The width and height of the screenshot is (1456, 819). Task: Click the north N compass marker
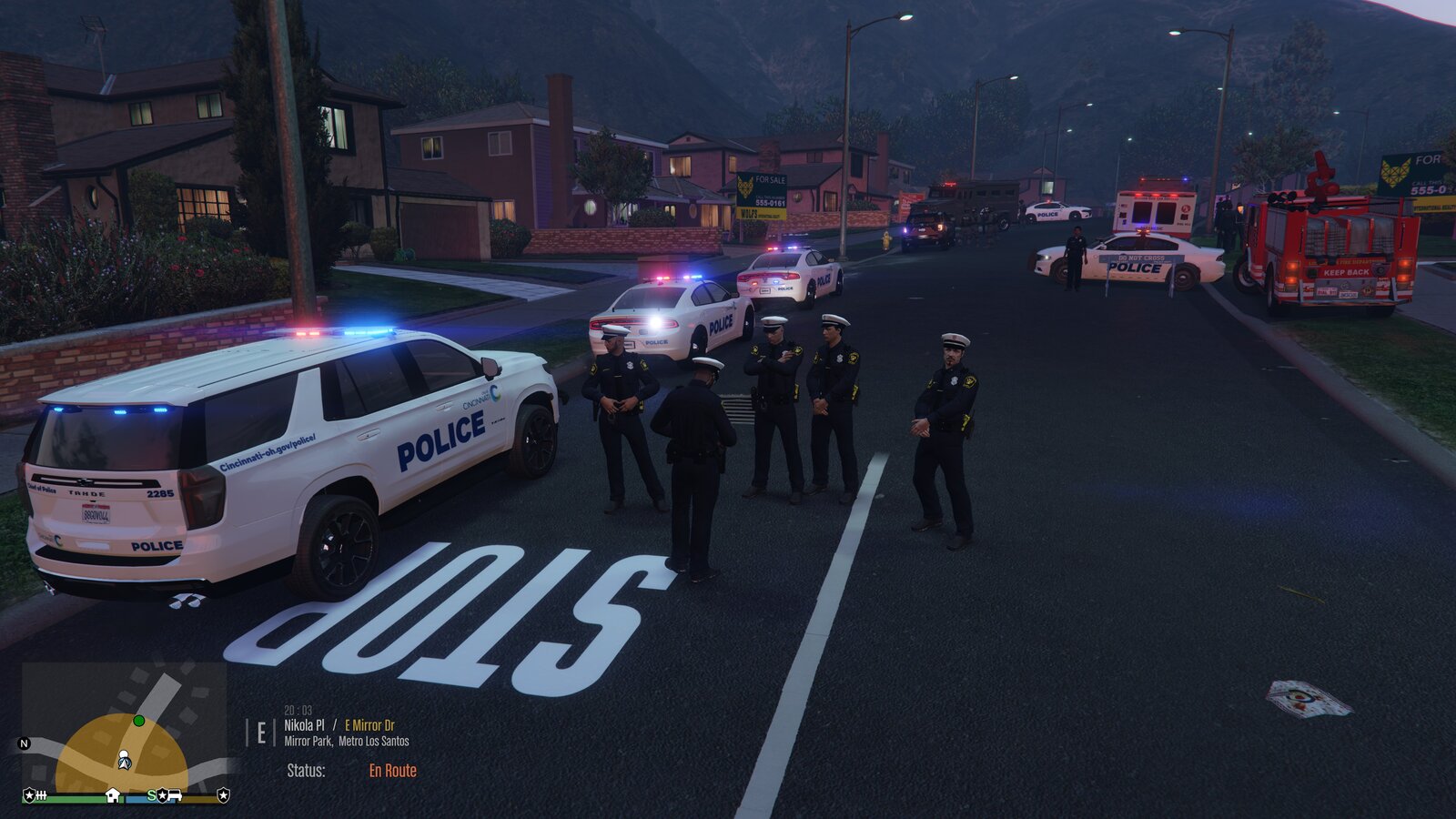pos(25,743)
